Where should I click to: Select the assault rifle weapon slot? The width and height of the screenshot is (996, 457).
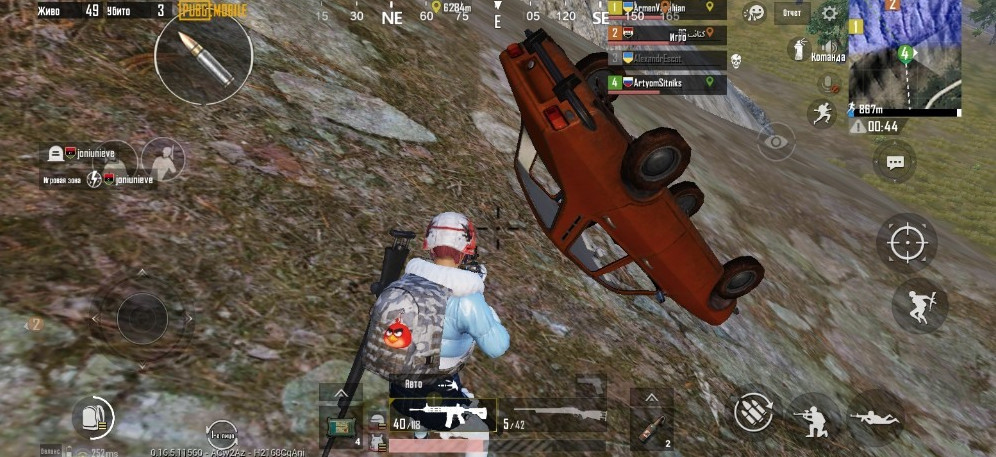pyautogui.click(x=441, y=412)
